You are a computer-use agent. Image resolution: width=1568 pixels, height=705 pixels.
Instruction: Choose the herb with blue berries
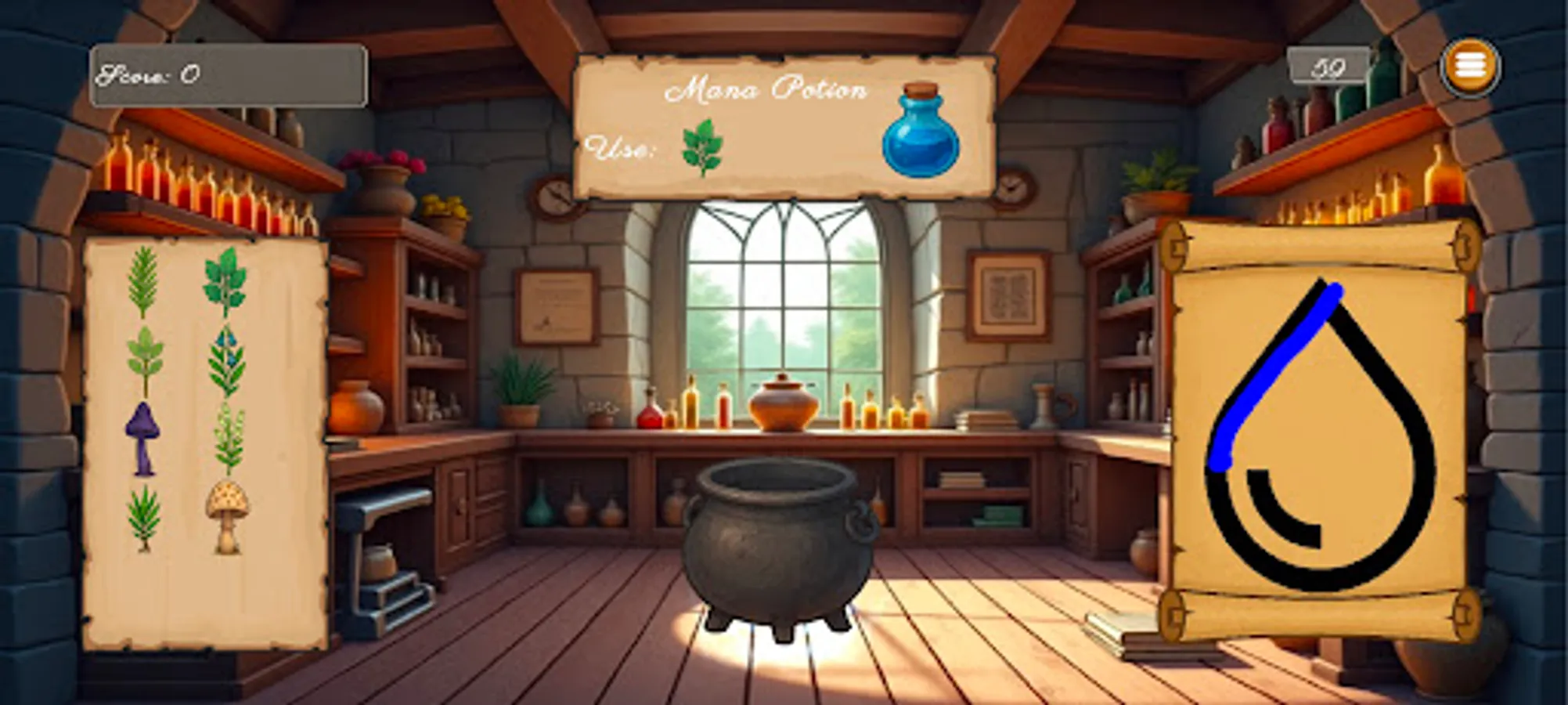click(227, 360)
